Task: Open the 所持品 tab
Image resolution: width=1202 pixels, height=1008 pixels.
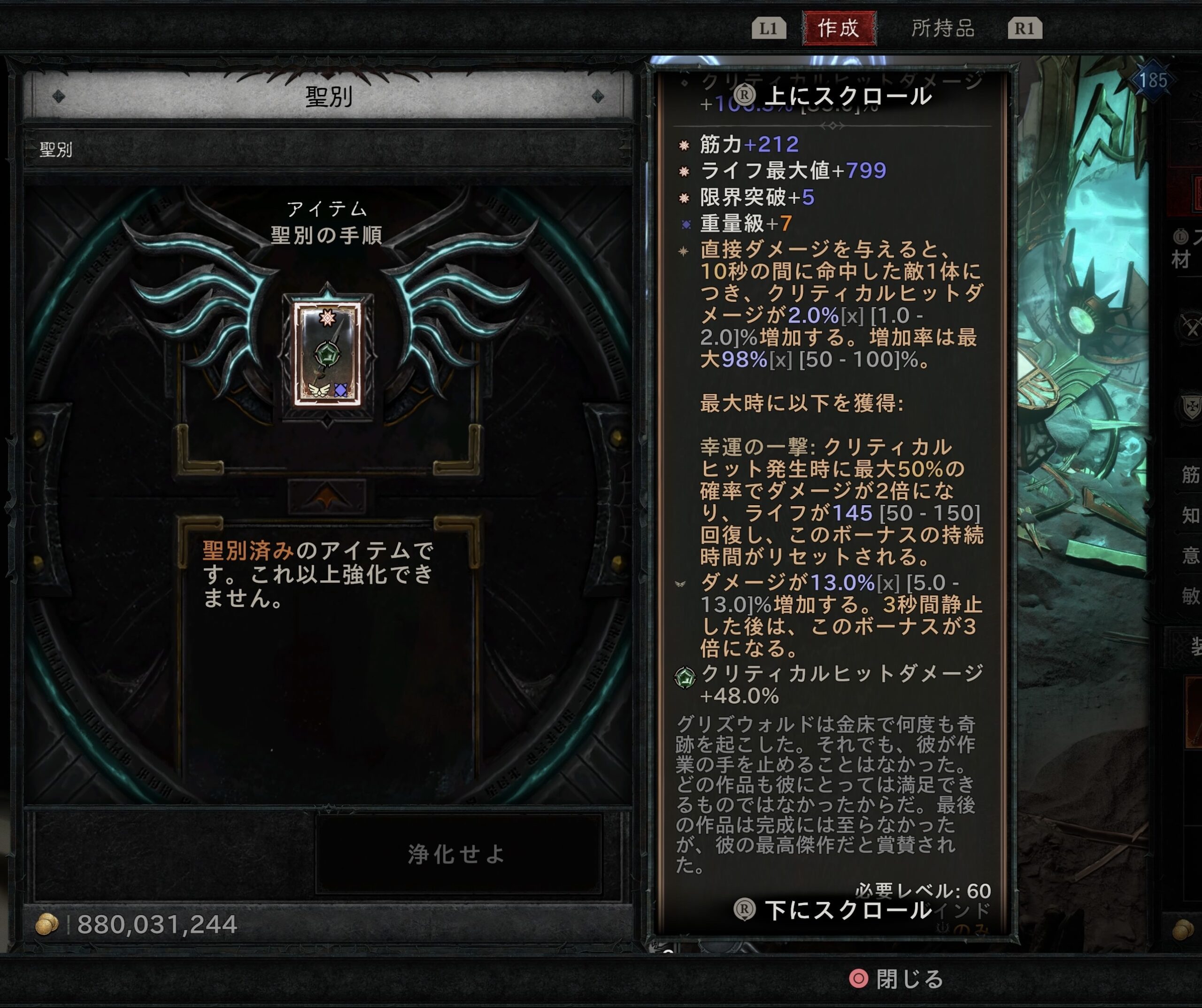Action: (942, 28)
